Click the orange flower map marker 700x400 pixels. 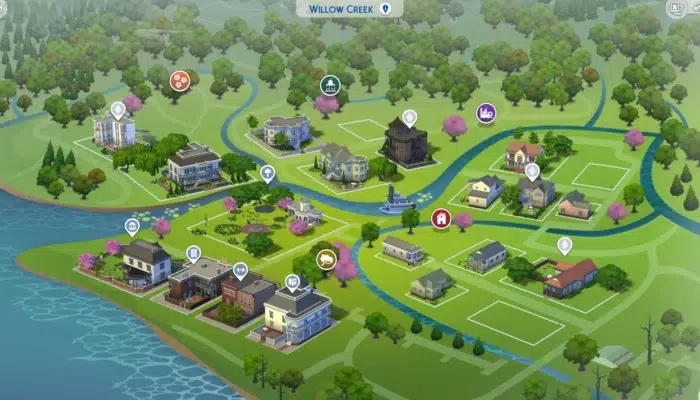point(181,80)
